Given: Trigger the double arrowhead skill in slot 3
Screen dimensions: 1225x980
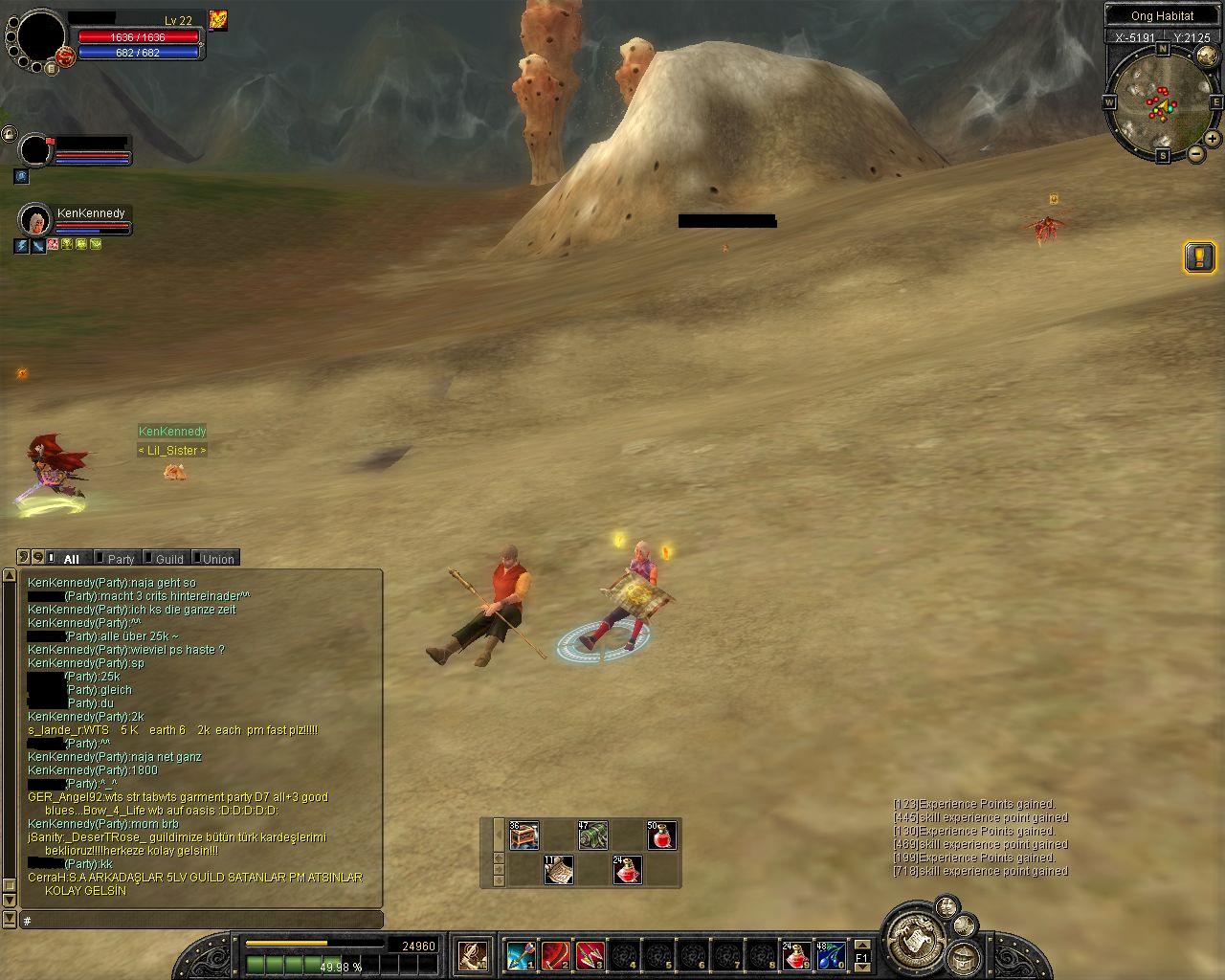Looking at the screenshot, I should click(590, 955).
